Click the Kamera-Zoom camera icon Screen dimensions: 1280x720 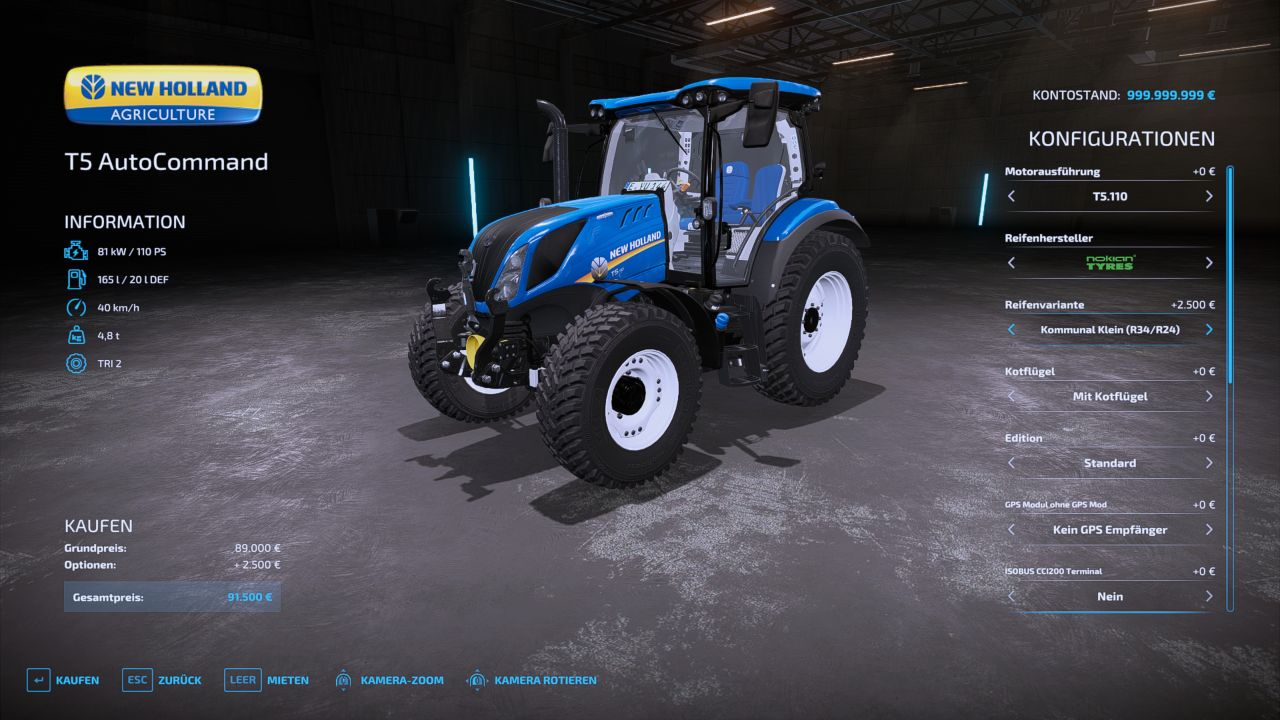pos(345,679)
